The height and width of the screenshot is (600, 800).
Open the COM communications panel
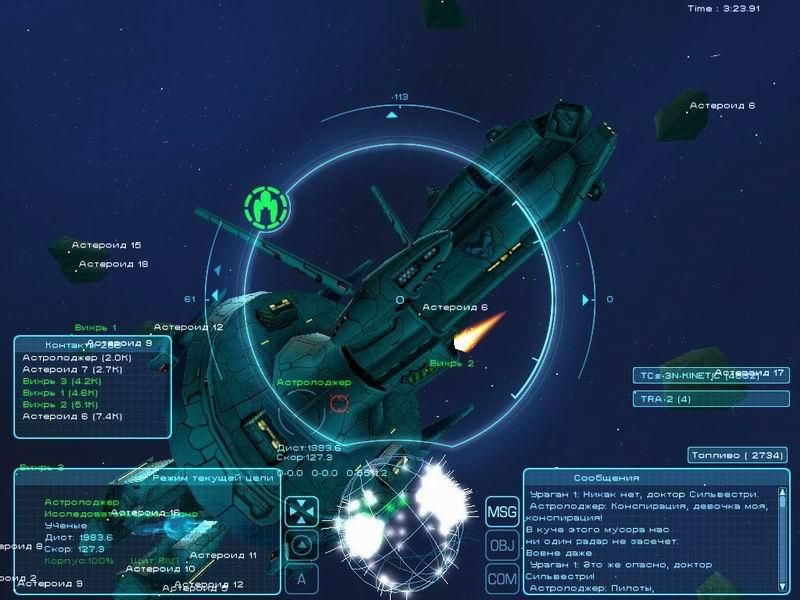click(501, 577)
